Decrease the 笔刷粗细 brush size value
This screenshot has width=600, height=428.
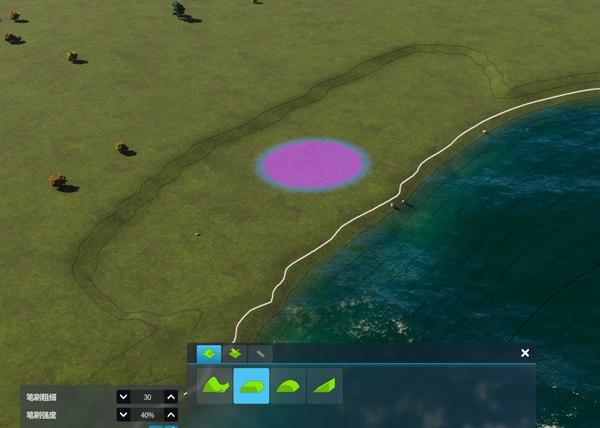point(123,397)
